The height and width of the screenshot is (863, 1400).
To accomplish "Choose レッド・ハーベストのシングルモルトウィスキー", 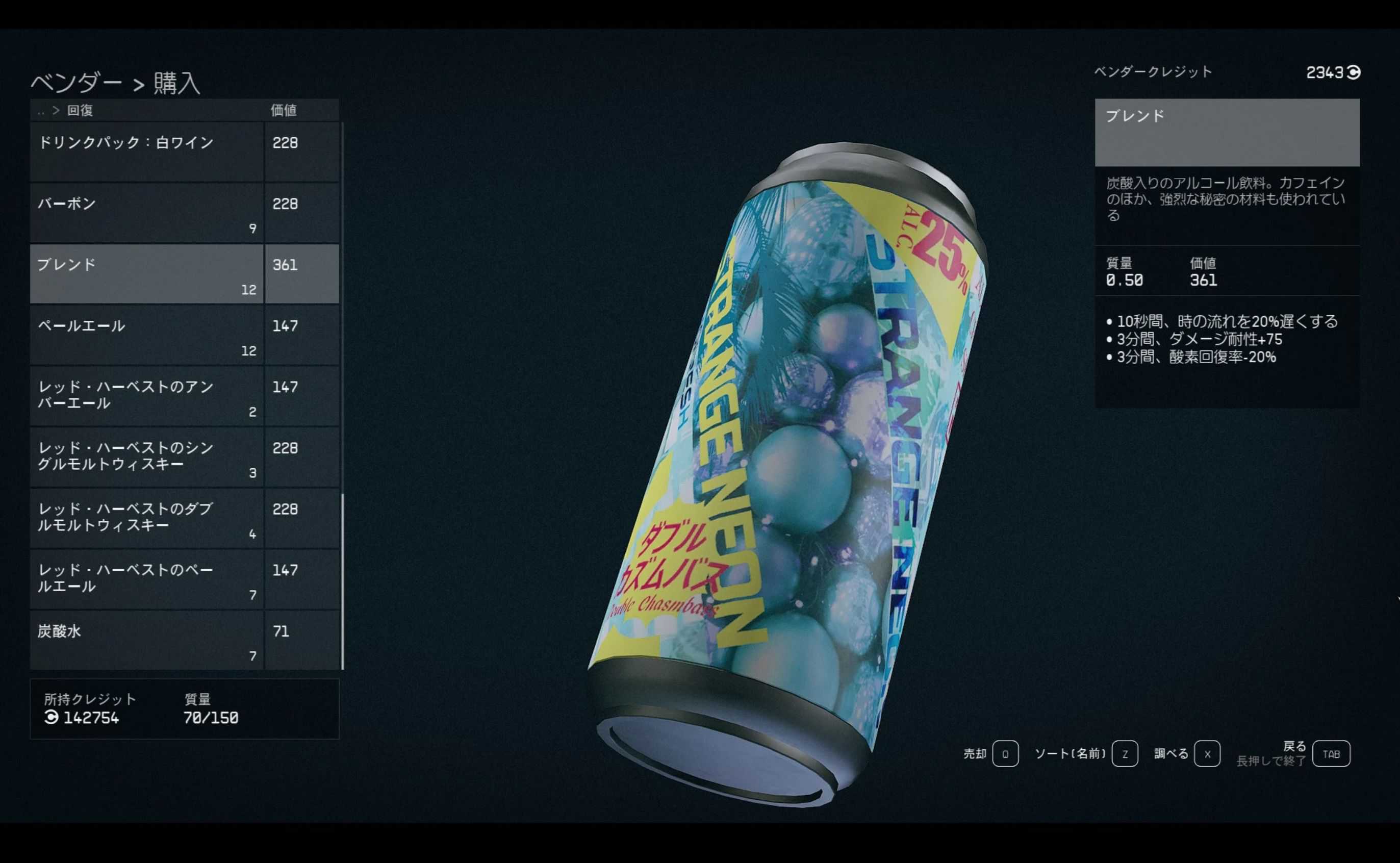I will click(147, 457).
